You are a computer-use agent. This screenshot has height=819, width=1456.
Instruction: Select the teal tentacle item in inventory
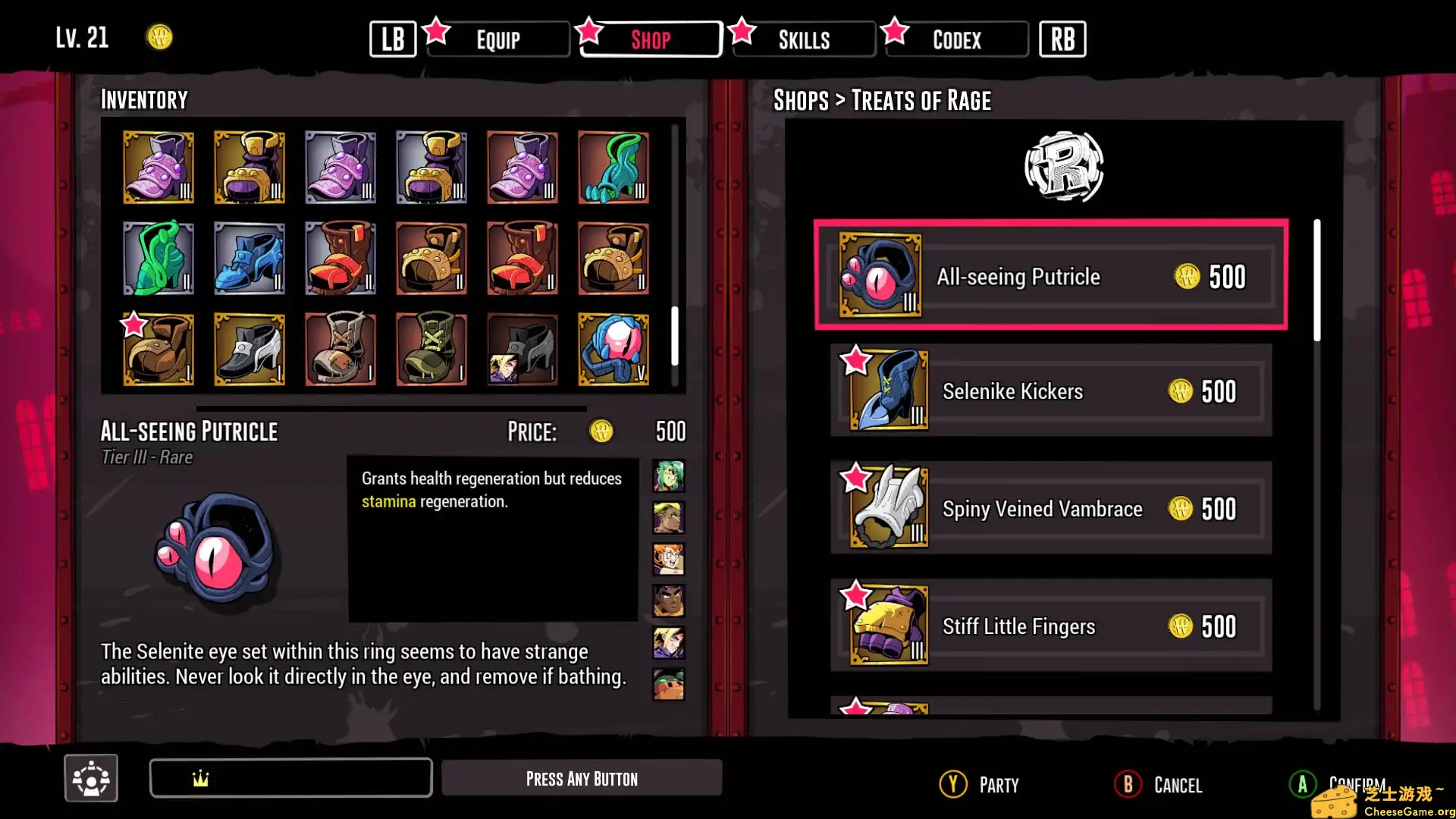coord(613,167)
